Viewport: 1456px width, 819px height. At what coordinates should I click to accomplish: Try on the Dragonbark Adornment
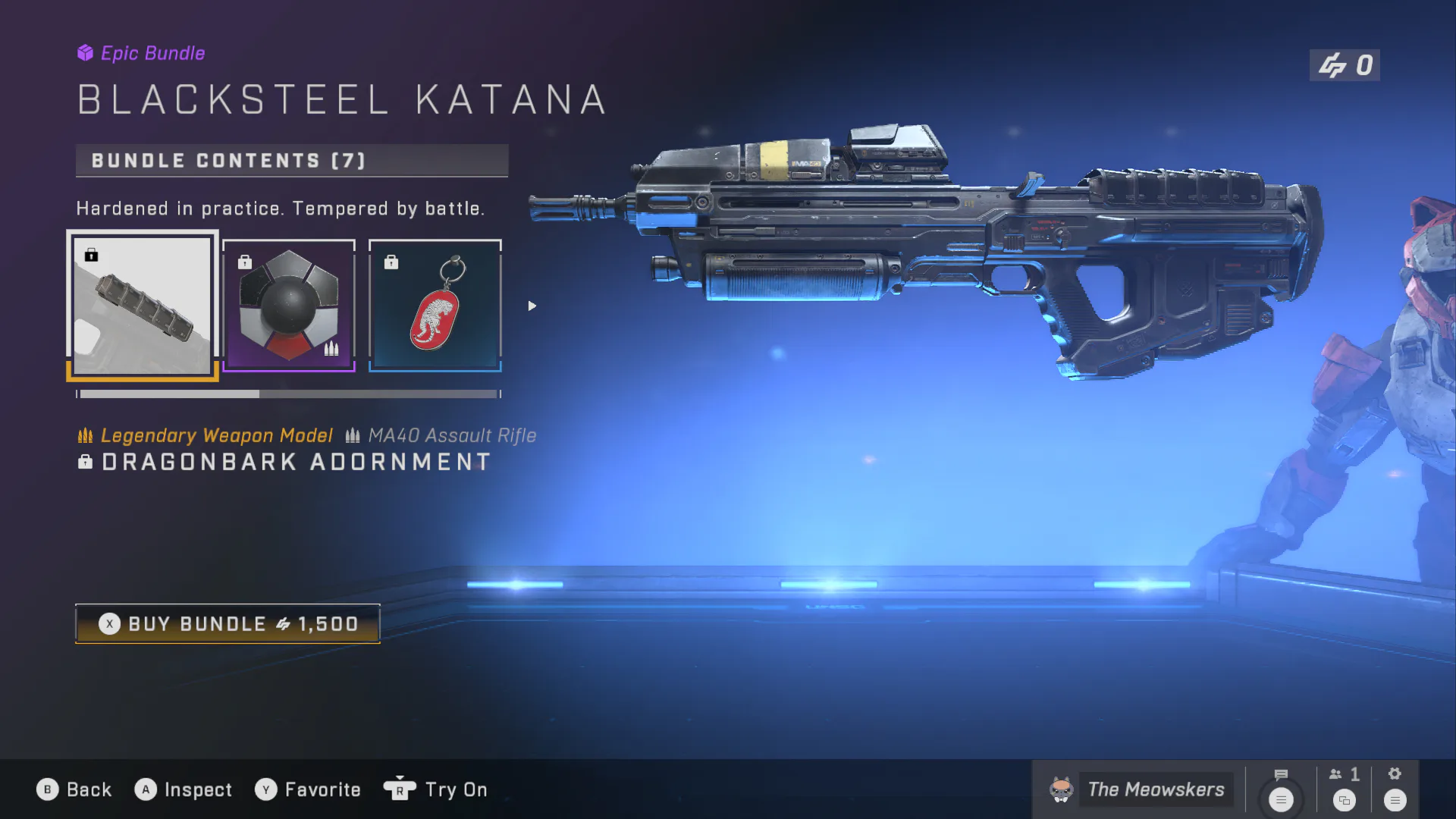436,789
